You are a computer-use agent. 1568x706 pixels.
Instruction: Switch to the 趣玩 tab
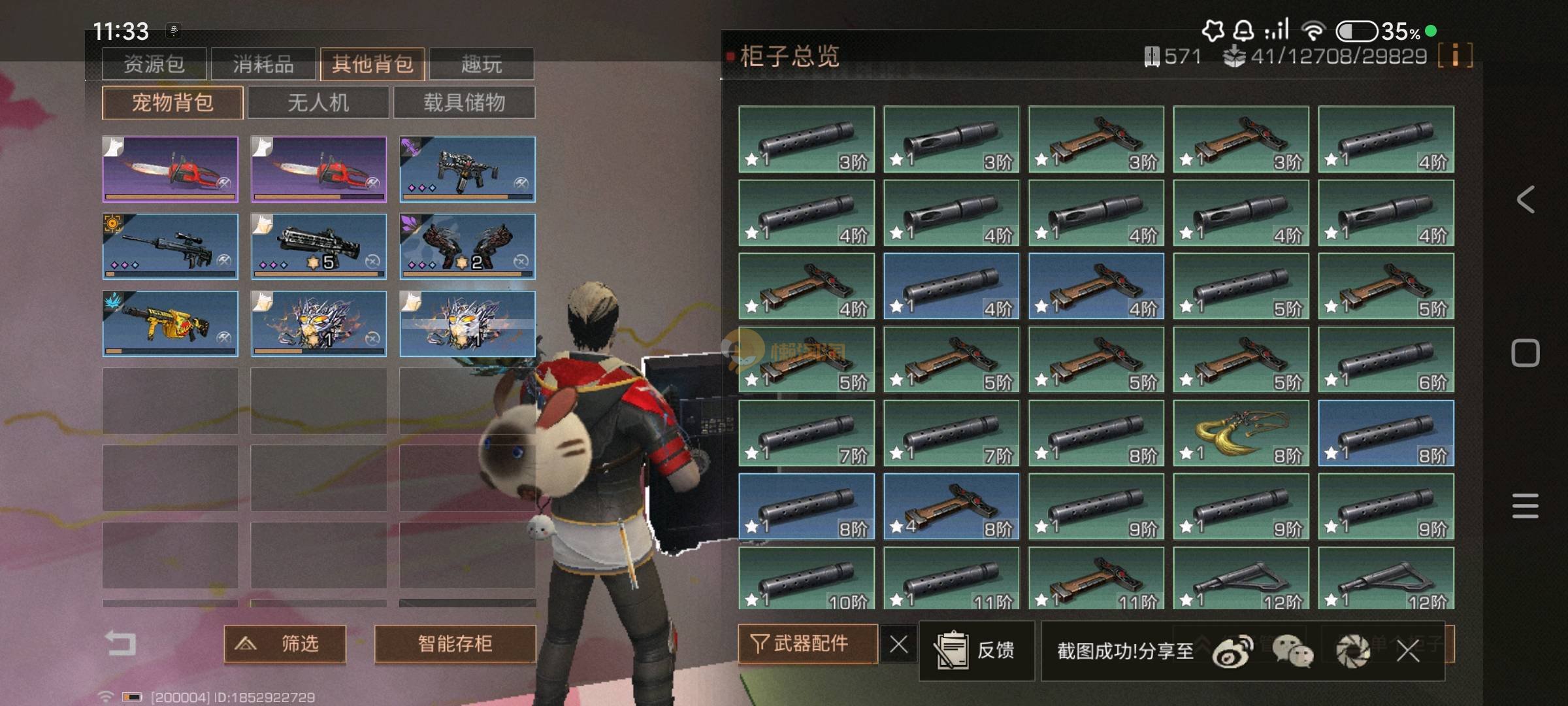click(x=482, y=64)
